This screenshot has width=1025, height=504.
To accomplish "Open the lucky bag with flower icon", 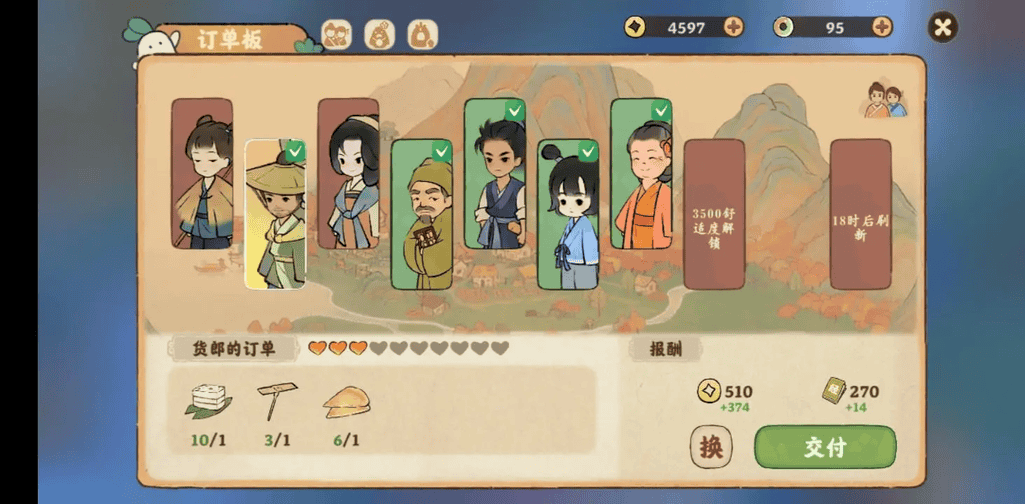I will [x=379, y=35].
